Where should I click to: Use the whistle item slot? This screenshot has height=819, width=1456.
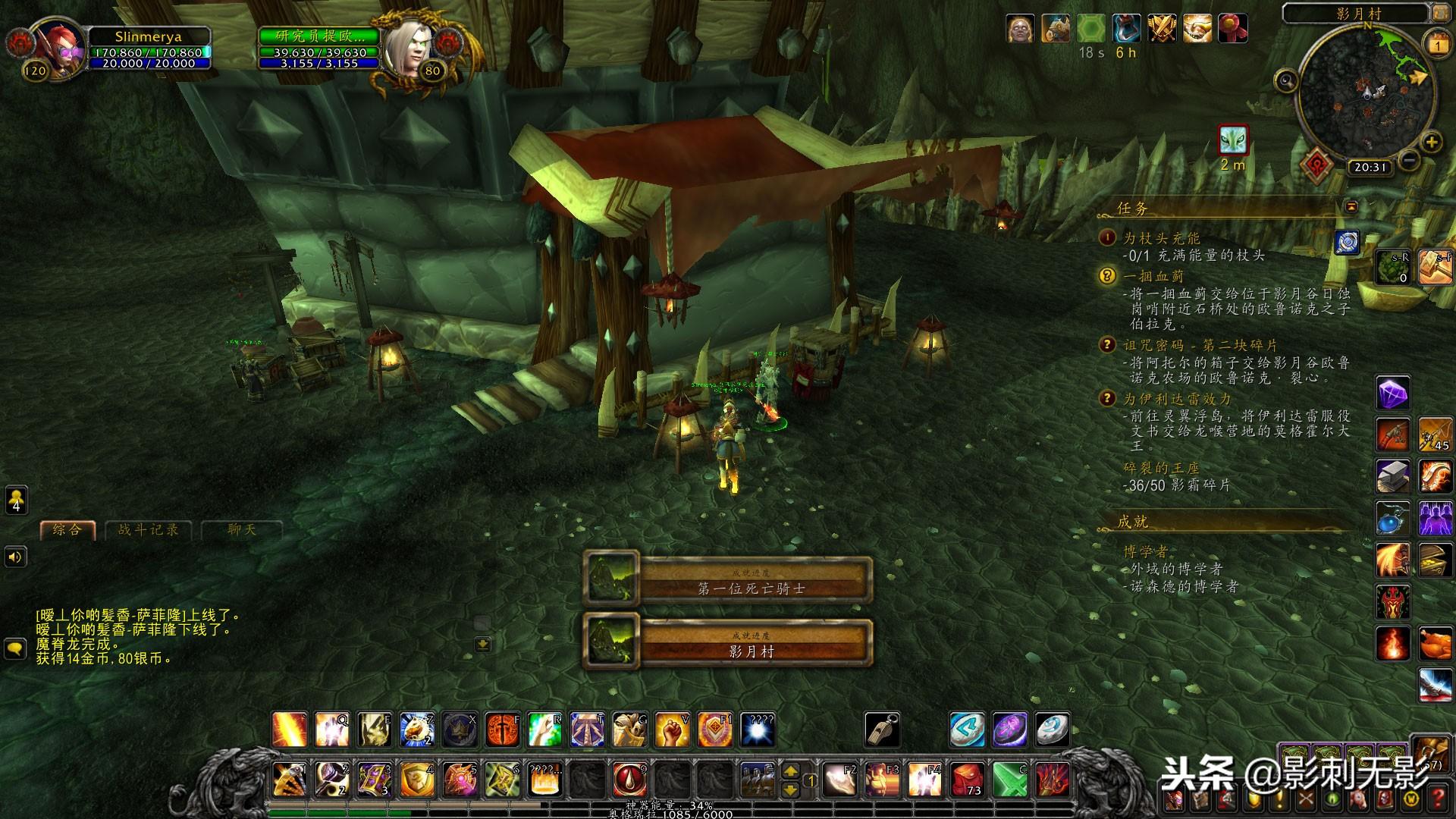(x=882, y=729)
